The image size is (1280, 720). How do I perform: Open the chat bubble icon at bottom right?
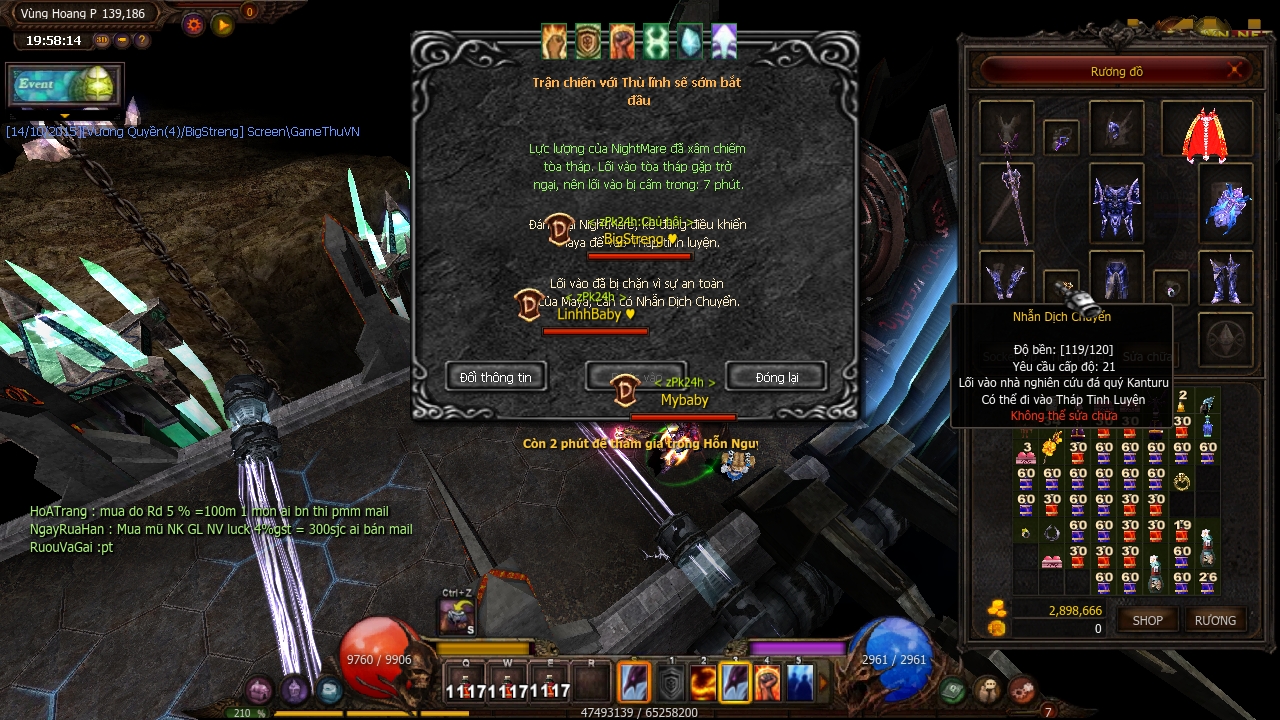[x=988, y=690]
